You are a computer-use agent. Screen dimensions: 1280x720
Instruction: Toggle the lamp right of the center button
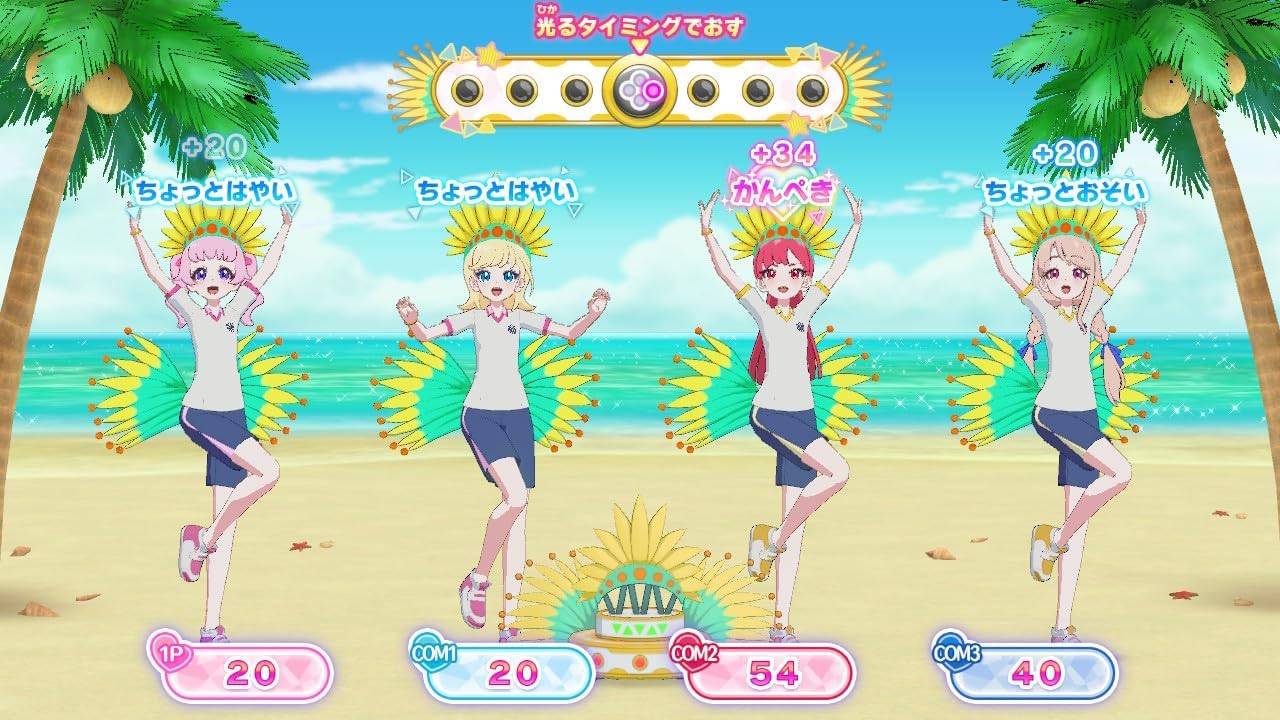pyautogui.click(x=702, y=89)
